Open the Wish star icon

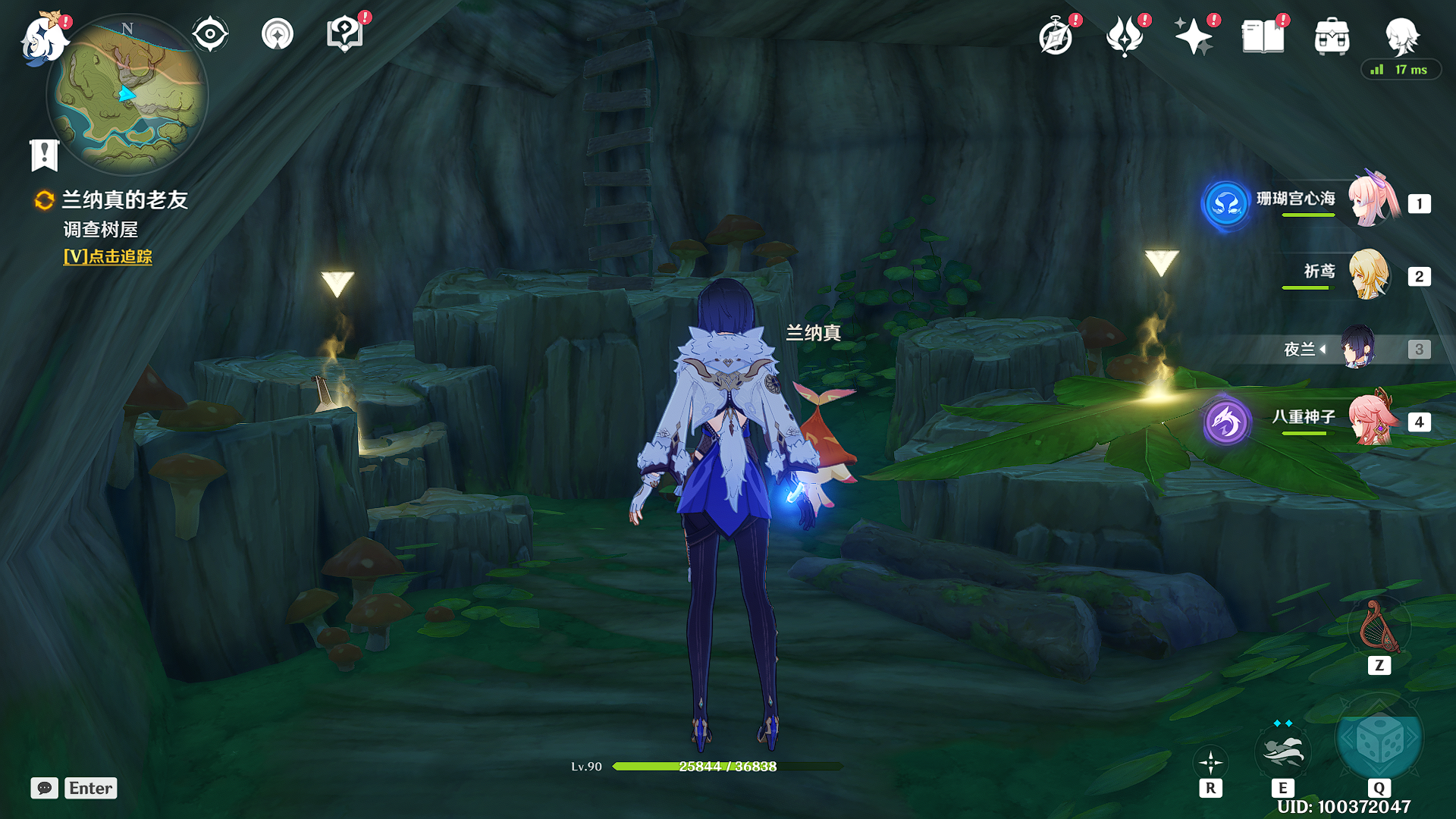(x=1193, y=36)
